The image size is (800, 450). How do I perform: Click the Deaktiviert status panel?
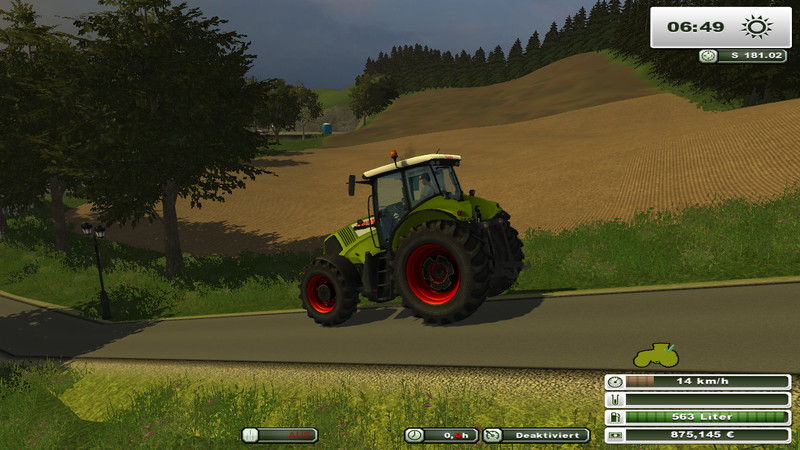[536, 435]
